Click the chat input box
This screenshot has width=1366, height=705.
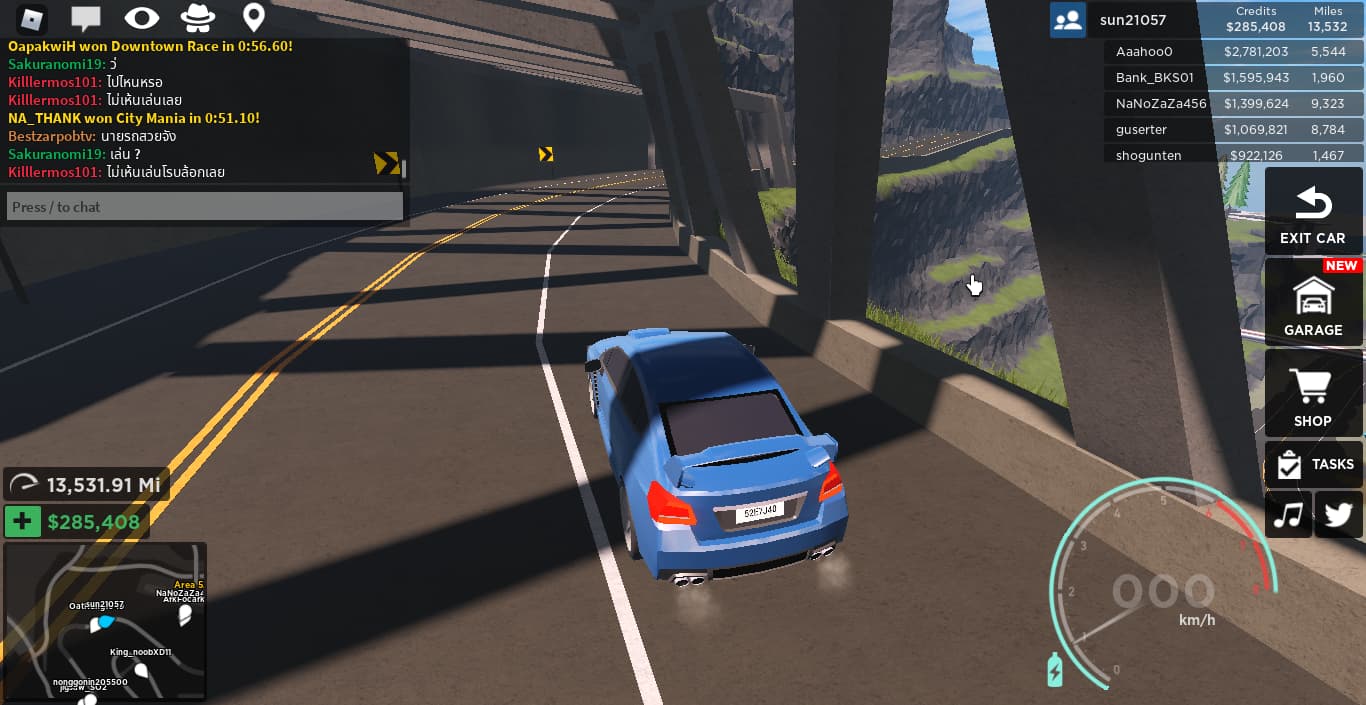(x=205, y=207)
